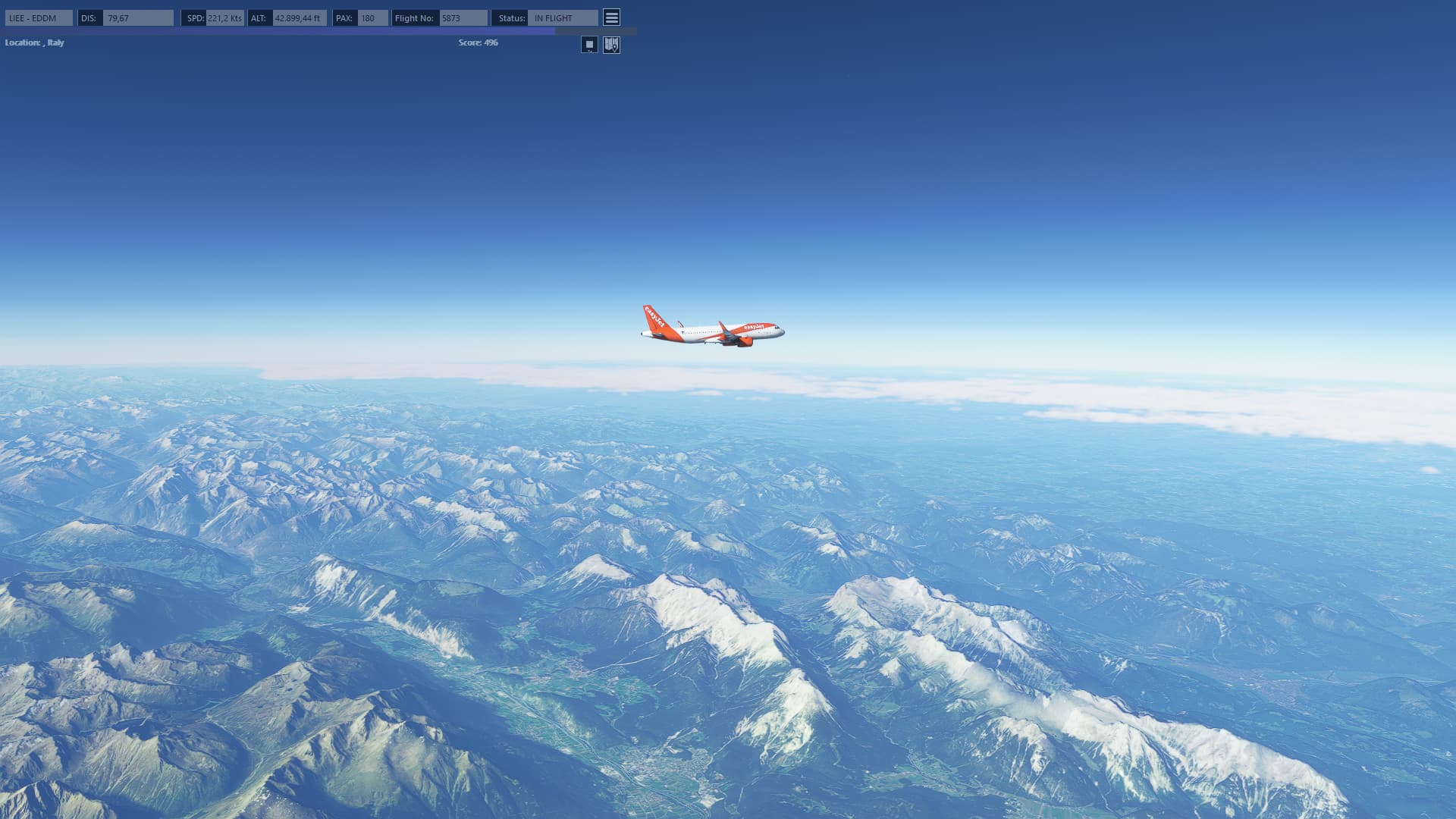Open the map with location pin icon
Image resolution: width=1456 pixels, height=819 pixels.
click(612, 45)
